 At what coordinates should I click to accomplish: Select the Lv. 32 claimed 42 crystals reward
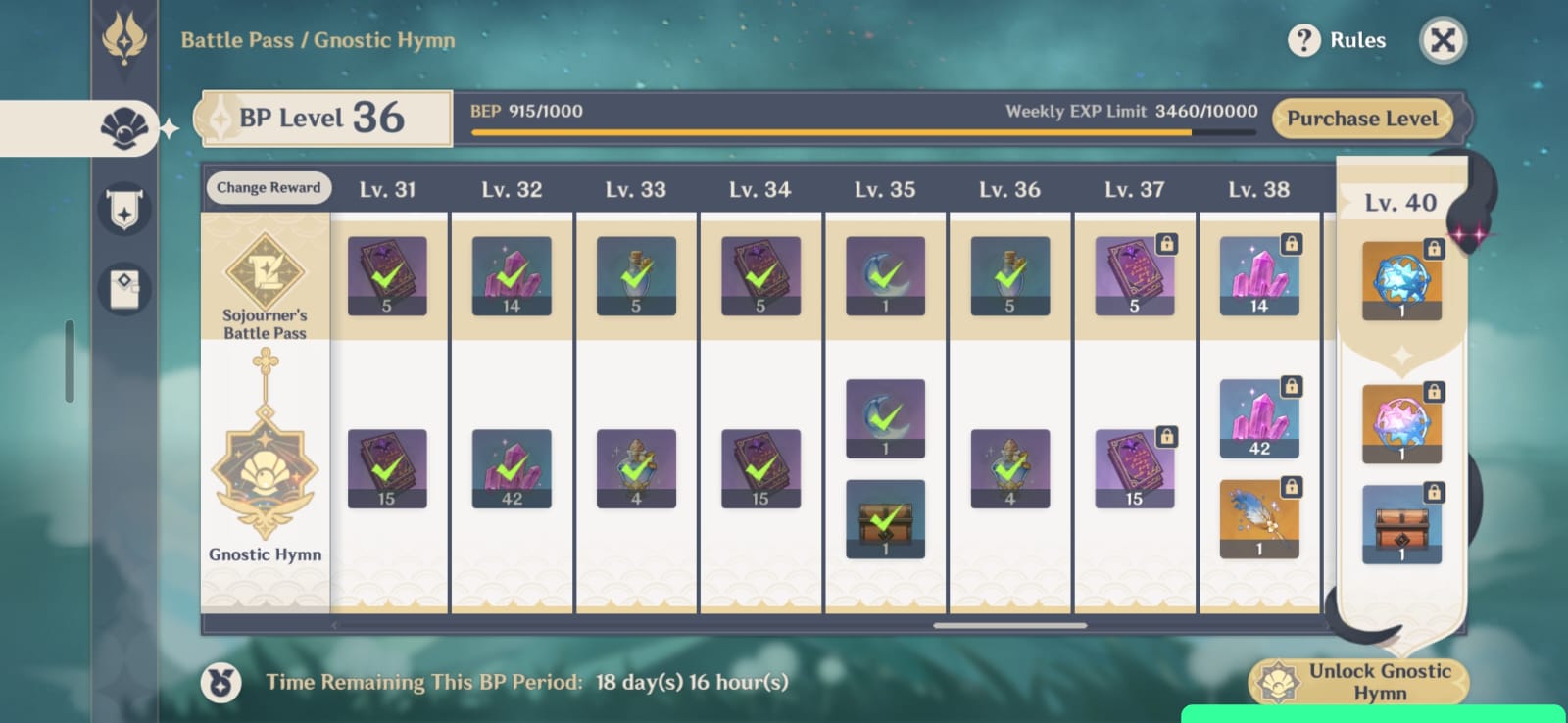coord(512,468)
